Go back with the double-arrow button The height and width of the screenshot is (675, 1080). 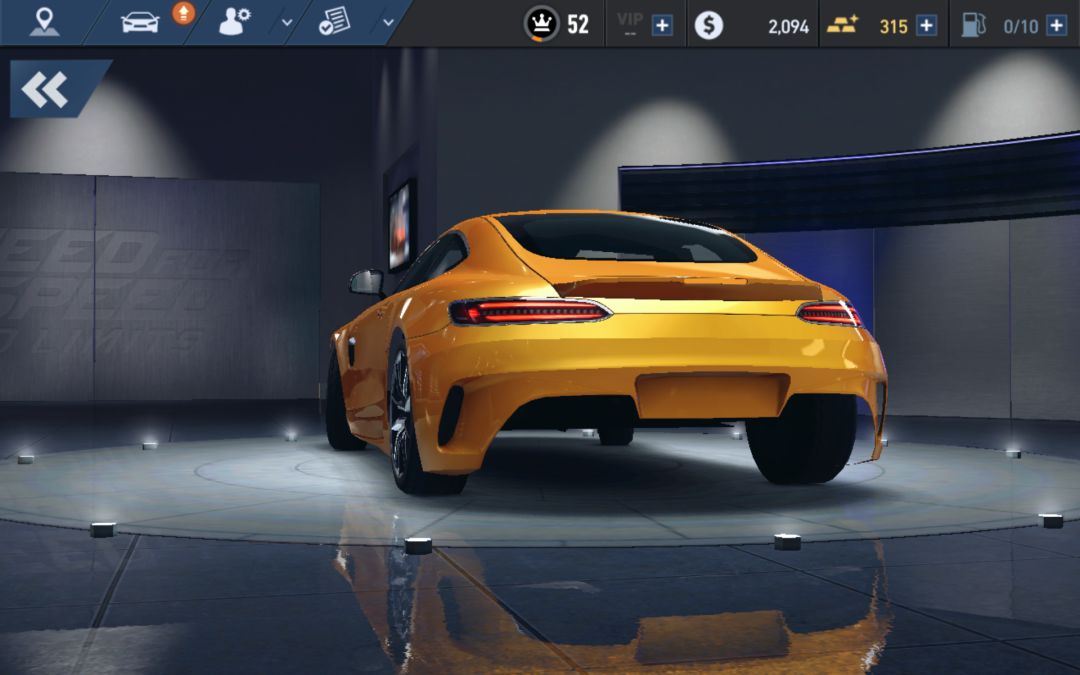click(46, 90)
